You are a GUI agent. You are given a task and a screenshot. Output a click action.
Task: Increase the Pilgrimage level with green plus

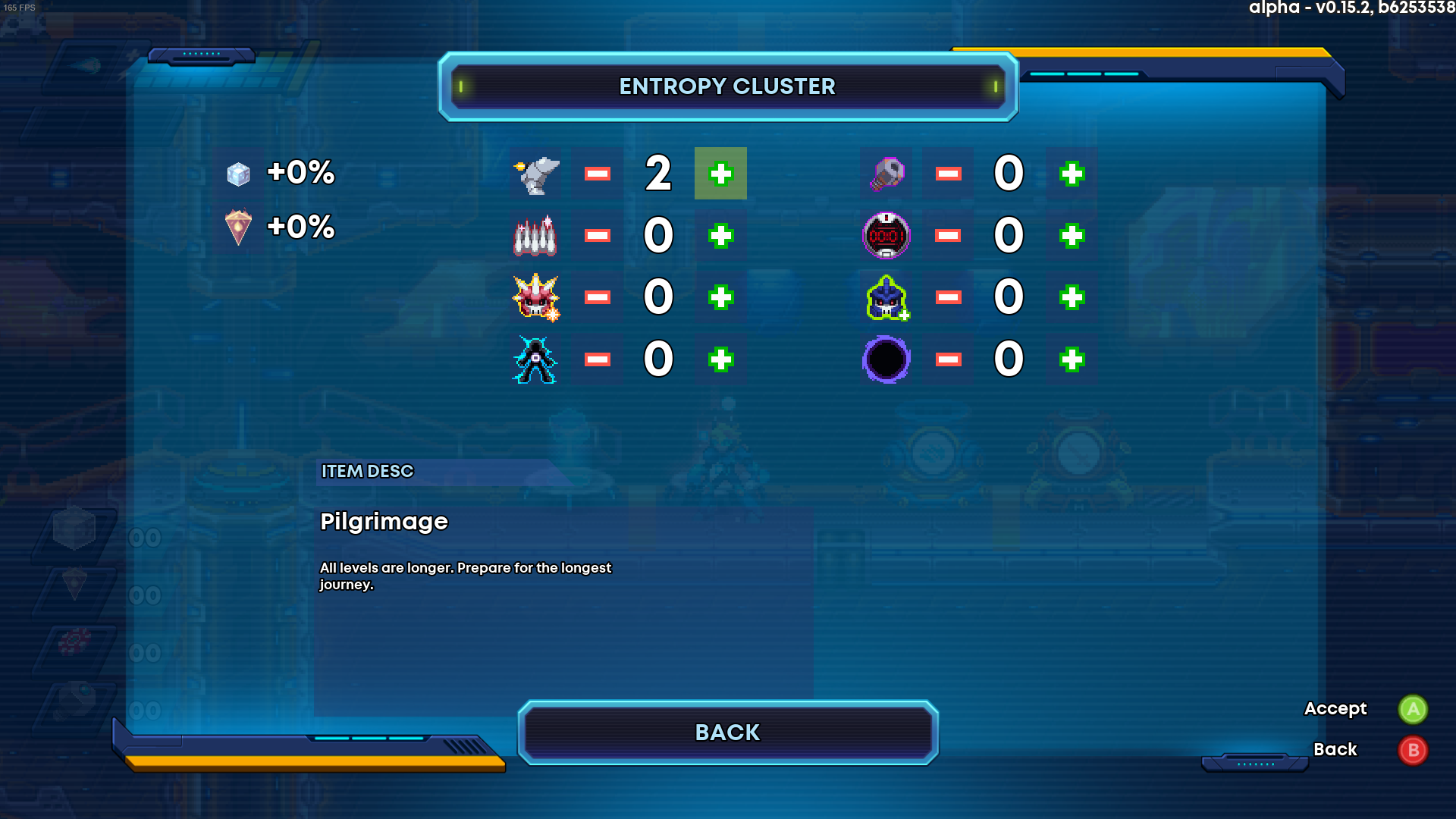[720, 174]
